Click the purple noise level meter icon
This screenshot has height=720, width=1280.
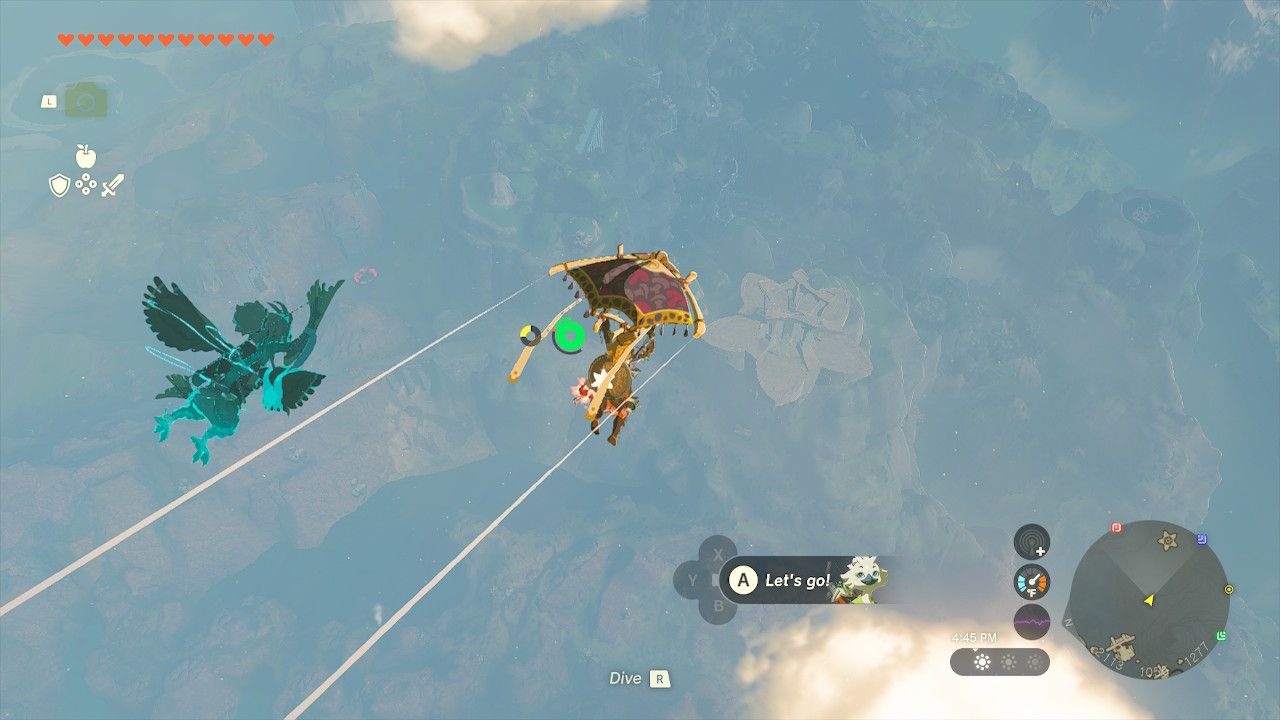click(1032, 622)
